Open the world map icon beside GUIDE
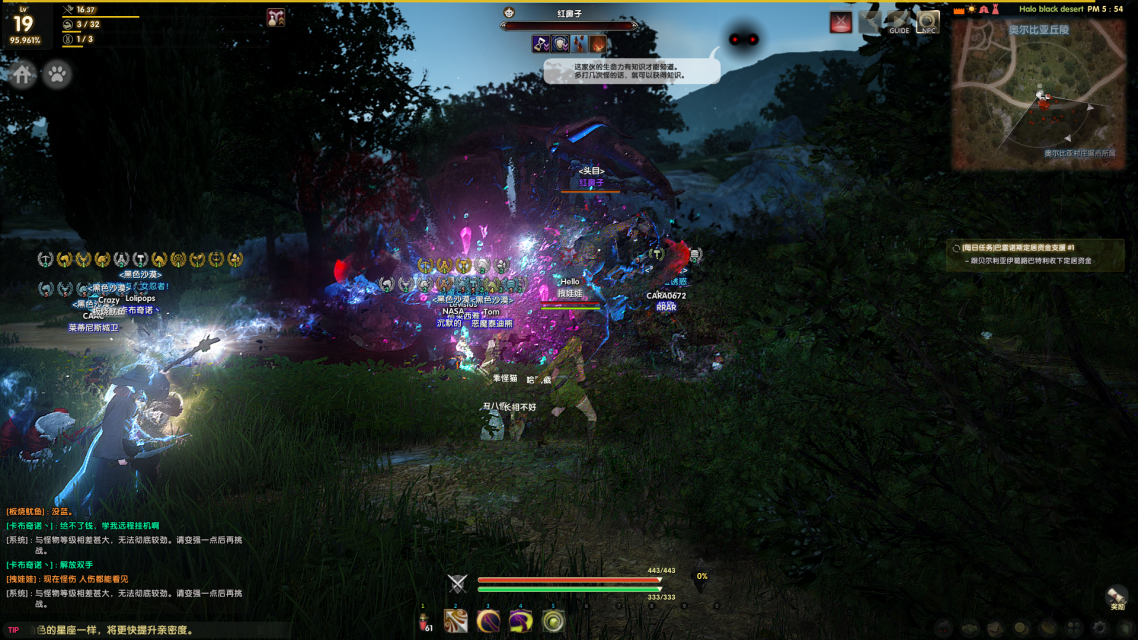The image size is (1138, 640). 870,22
